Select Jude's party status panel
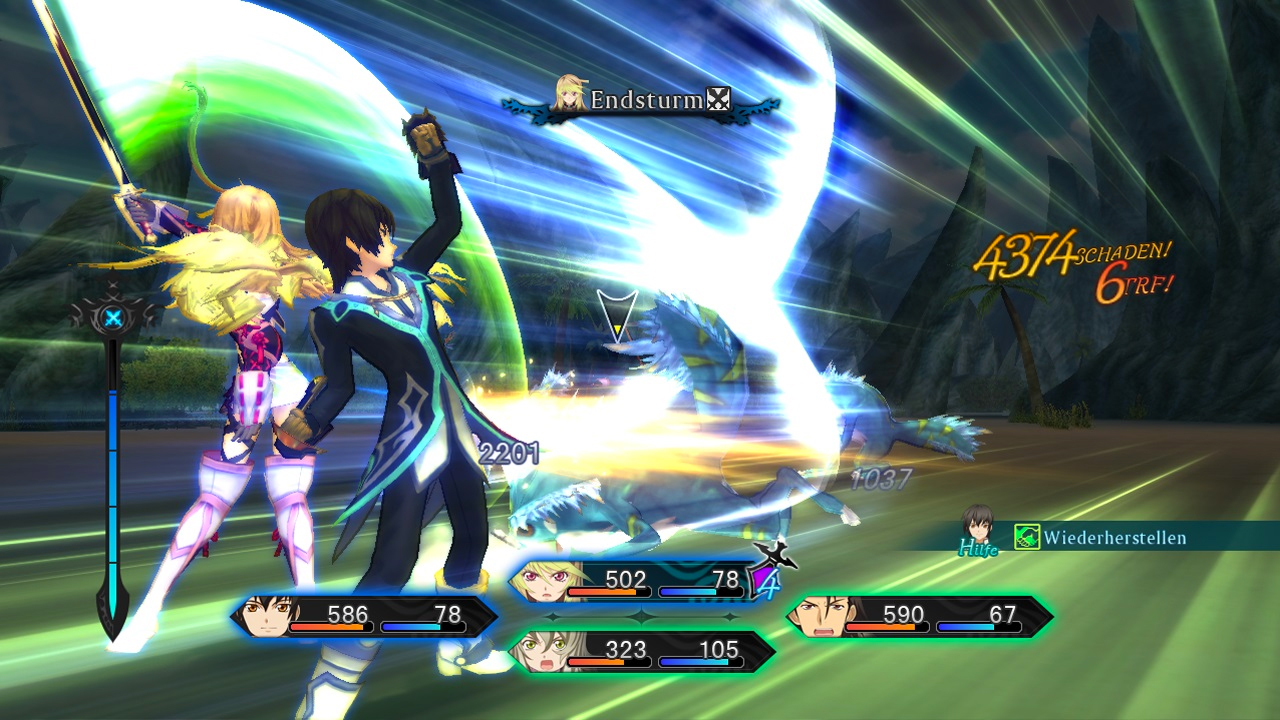 pyautogui.click(x=364, y=617)
